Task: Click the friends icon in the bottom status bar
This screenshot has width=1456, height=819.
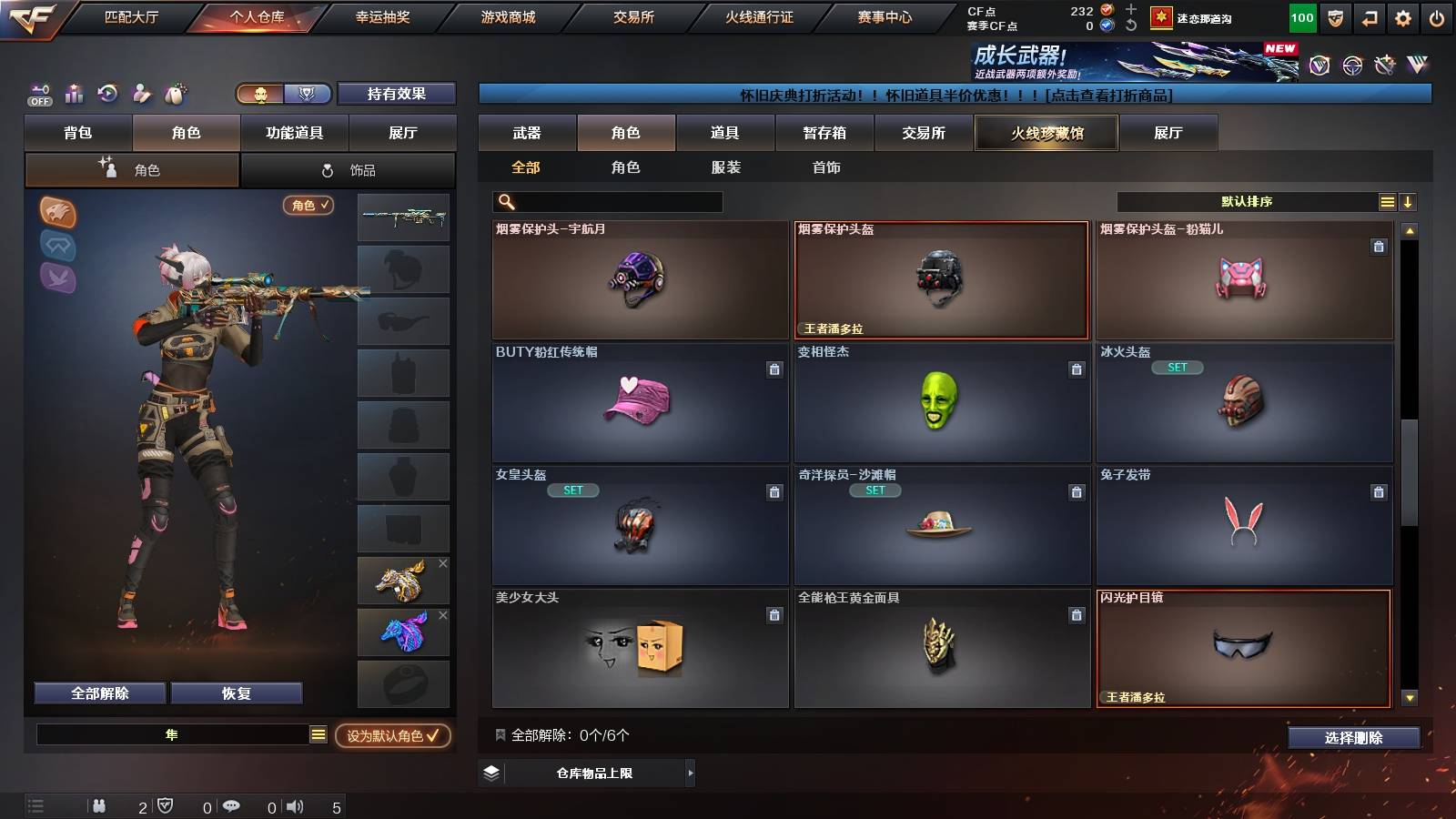Action: [x=98, y=805]
